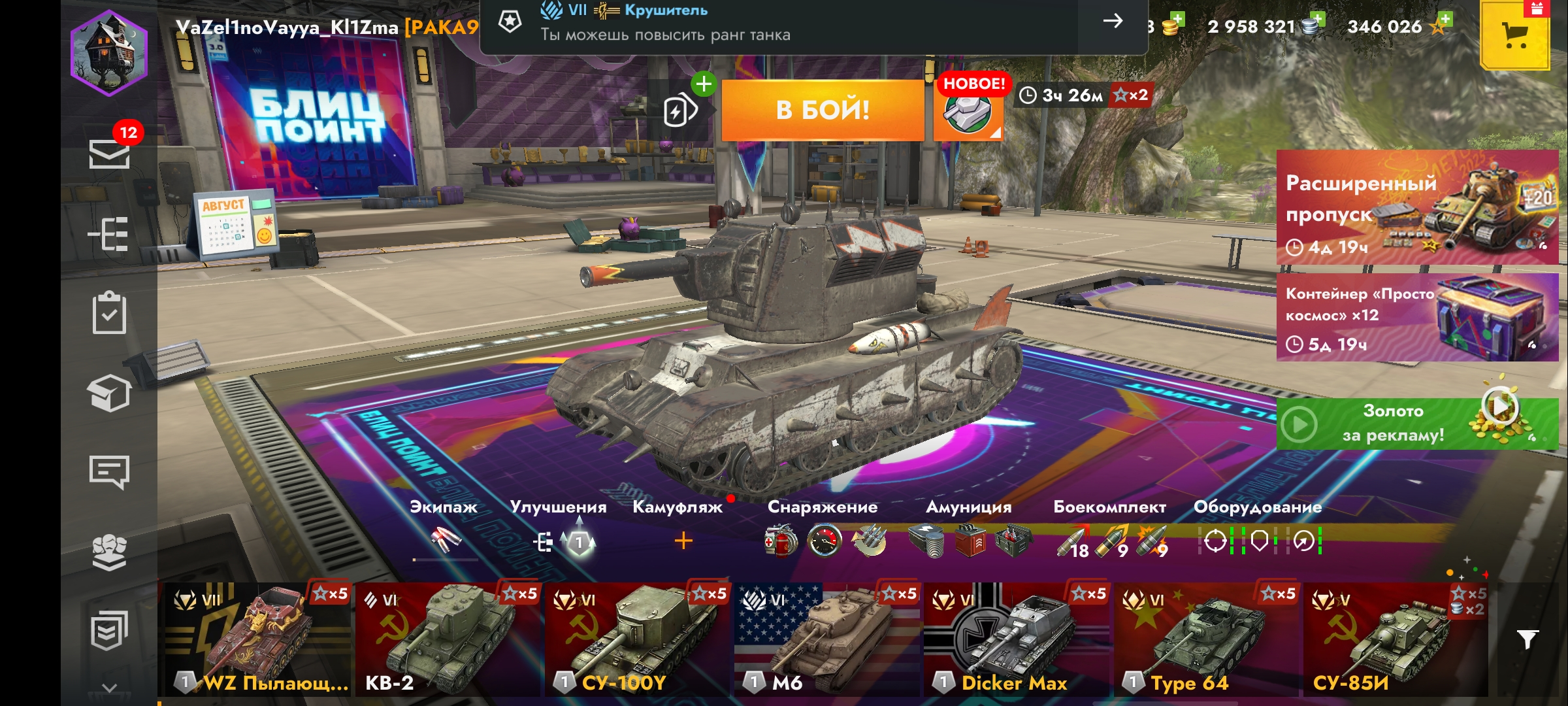1568x706 pixels.
Task: Open the Расширенный пропуск offer banner
Action: coord(1417,207)
